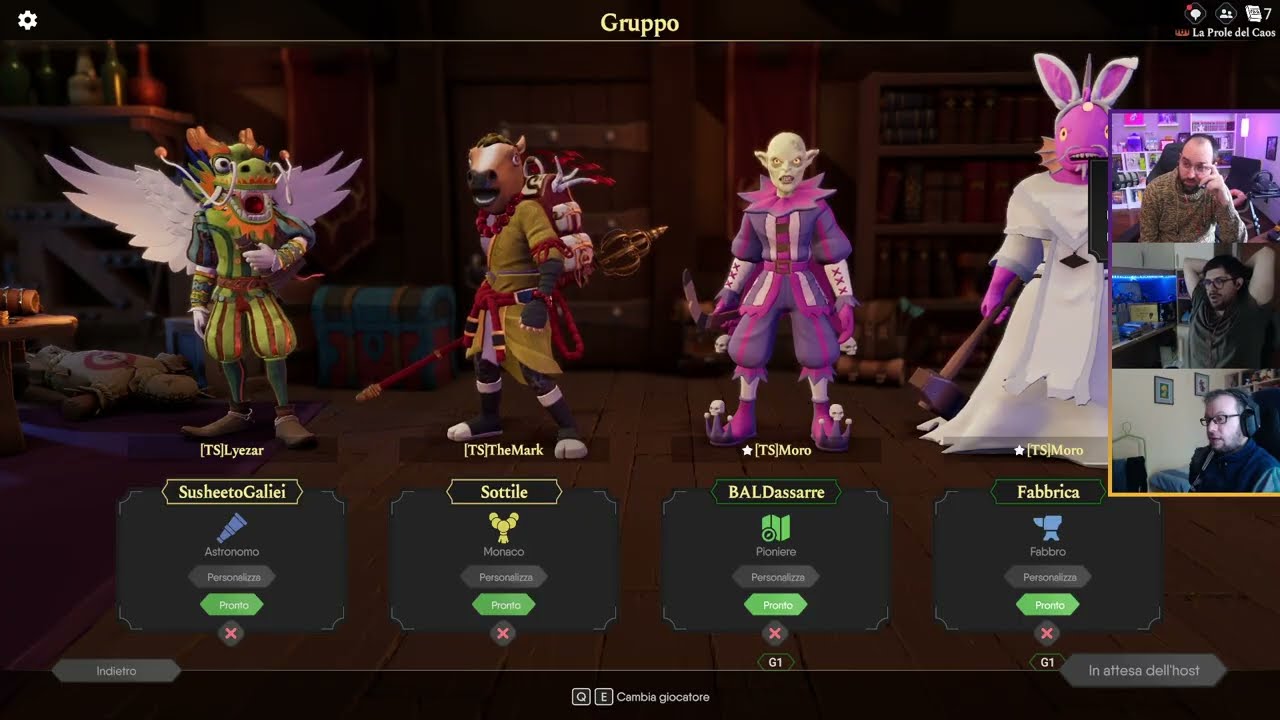Open the settings gear icon
The width and height of the screenshot is (1280, 720).
(x=28, y=21)
